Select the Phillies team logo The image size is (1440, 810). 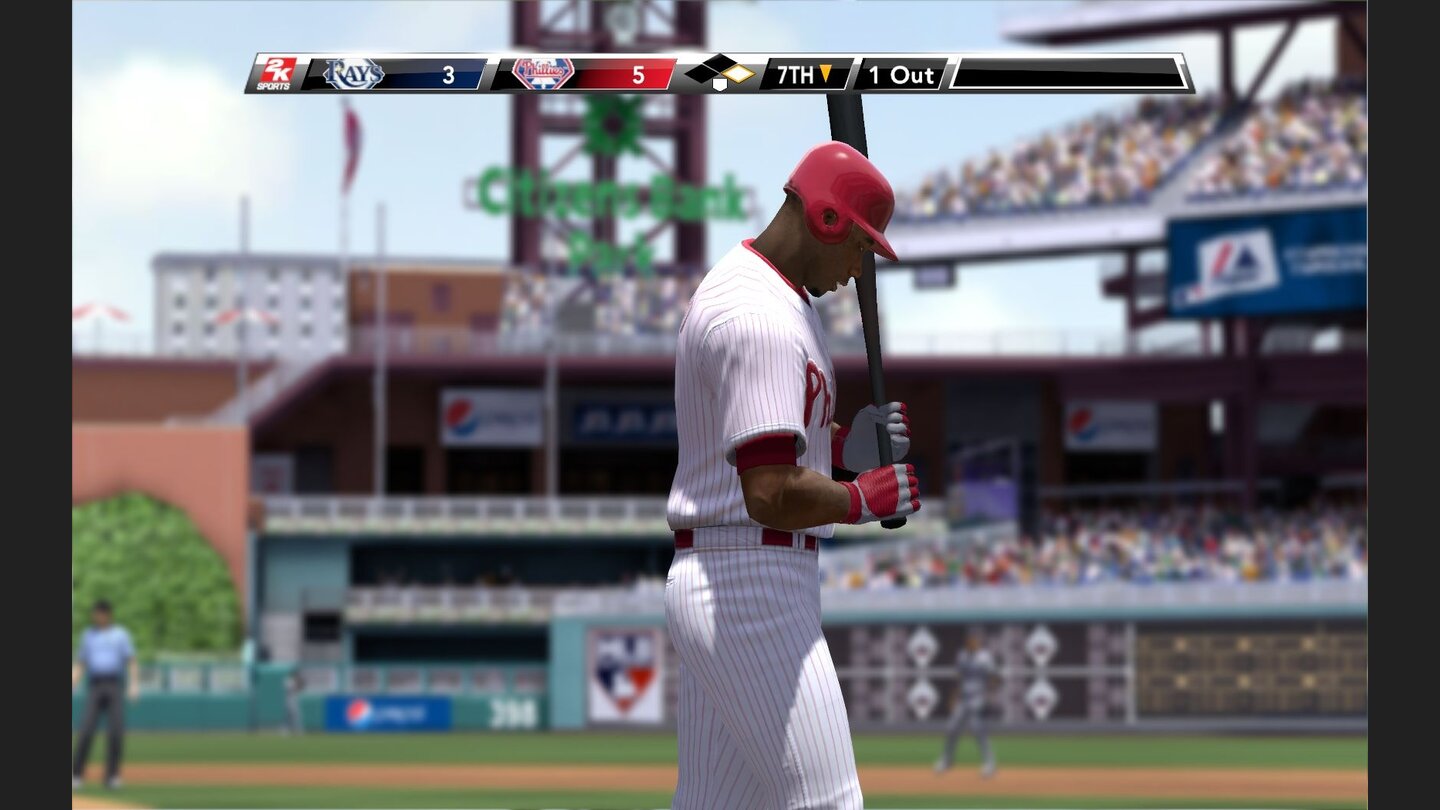[545, 72]
